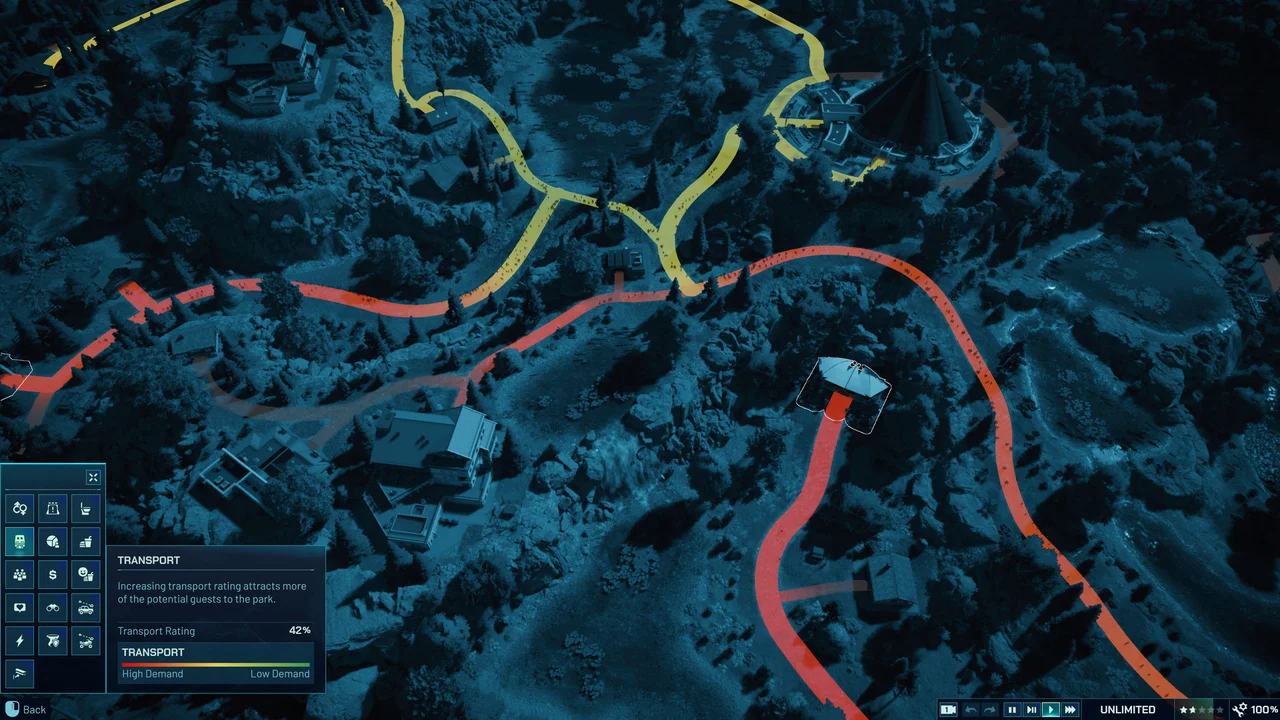Click the High Demand gradient legend
Viewport: 1280px width, 720px height.
click(152, 673)
